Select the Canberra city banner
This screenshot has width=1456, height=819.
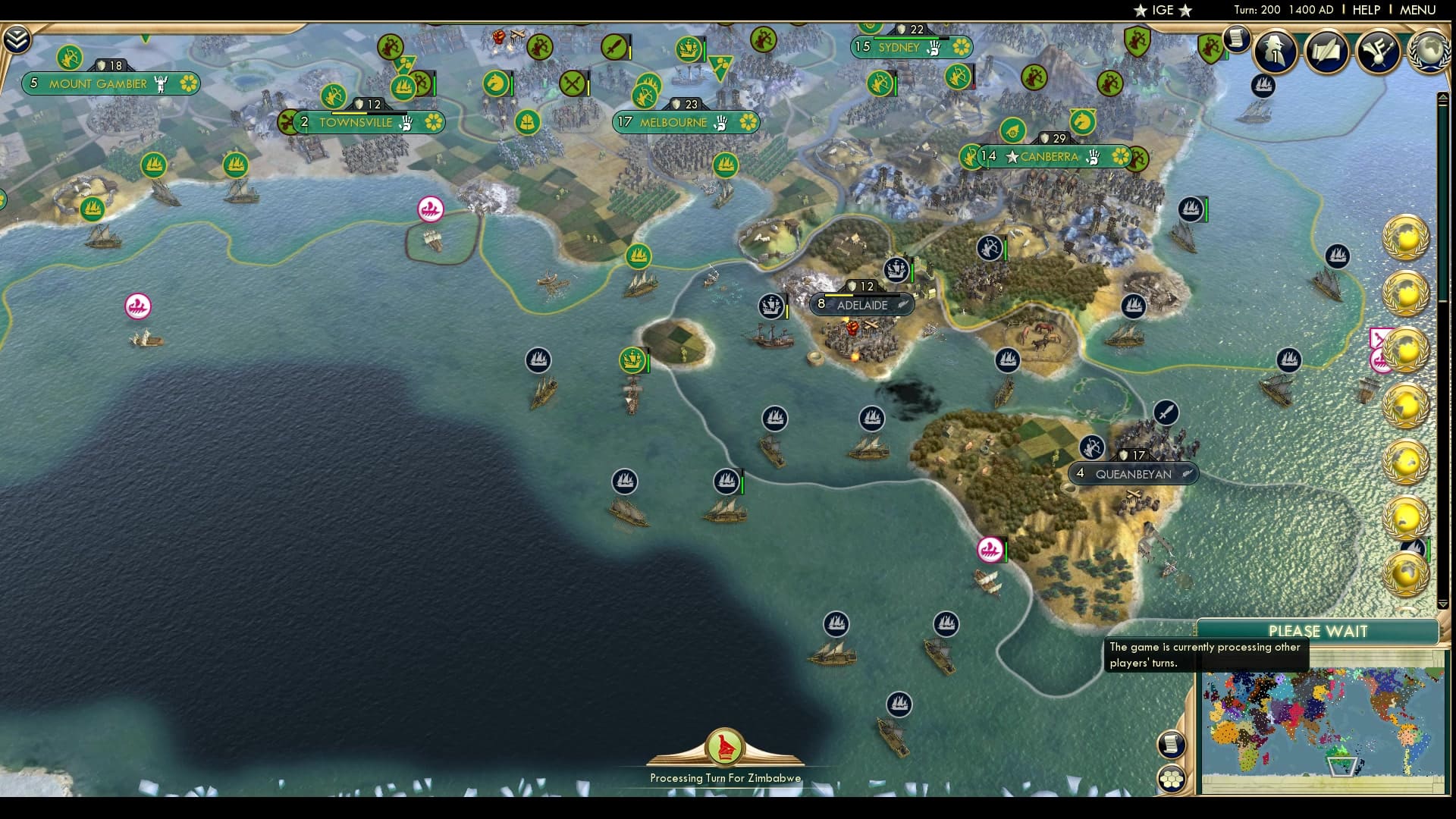(x=1050, y=158)
